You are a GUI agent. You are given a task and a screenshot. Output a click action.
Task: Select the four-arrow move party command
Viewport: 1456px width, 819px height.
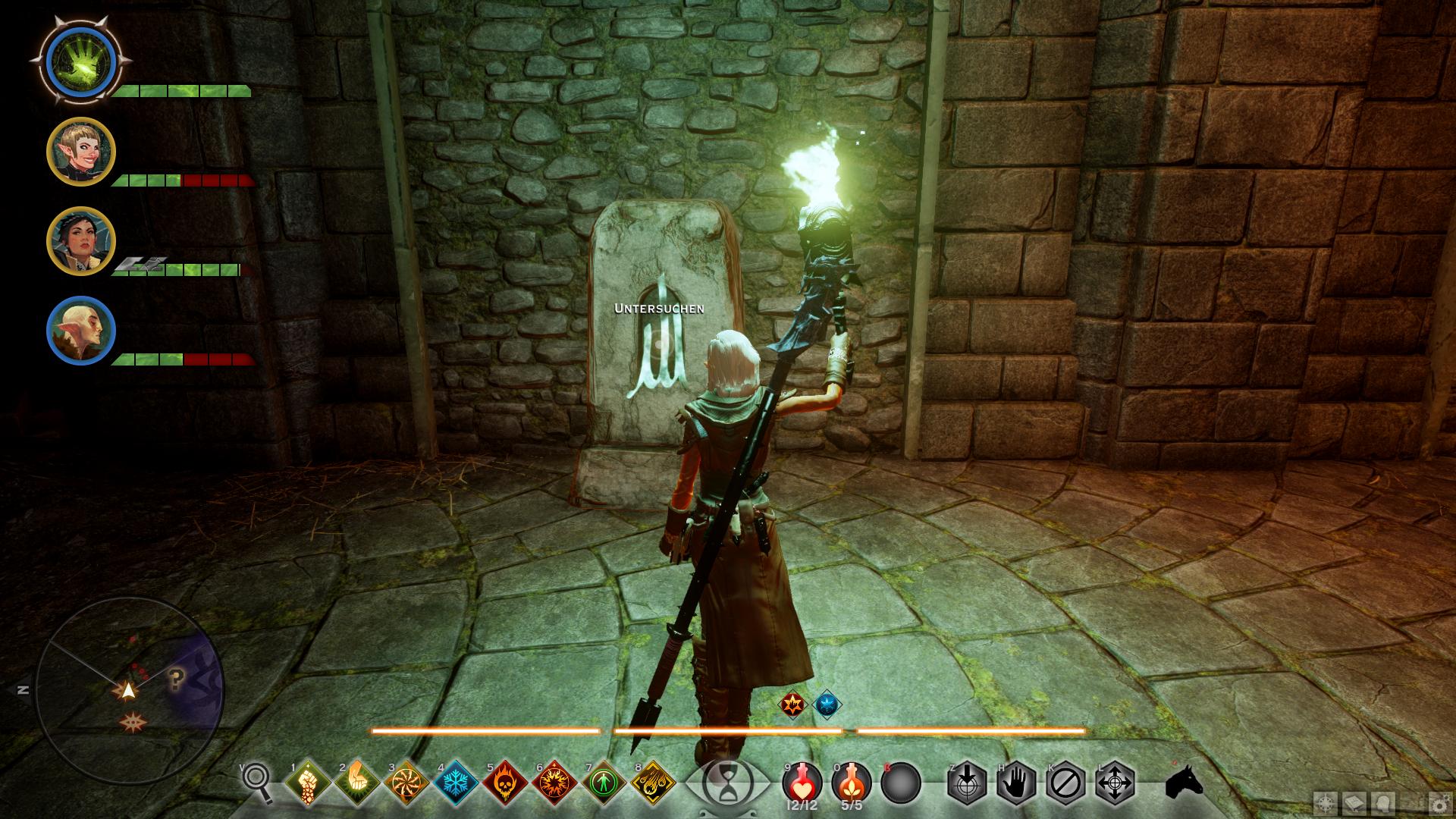[x=1116, y=783]
